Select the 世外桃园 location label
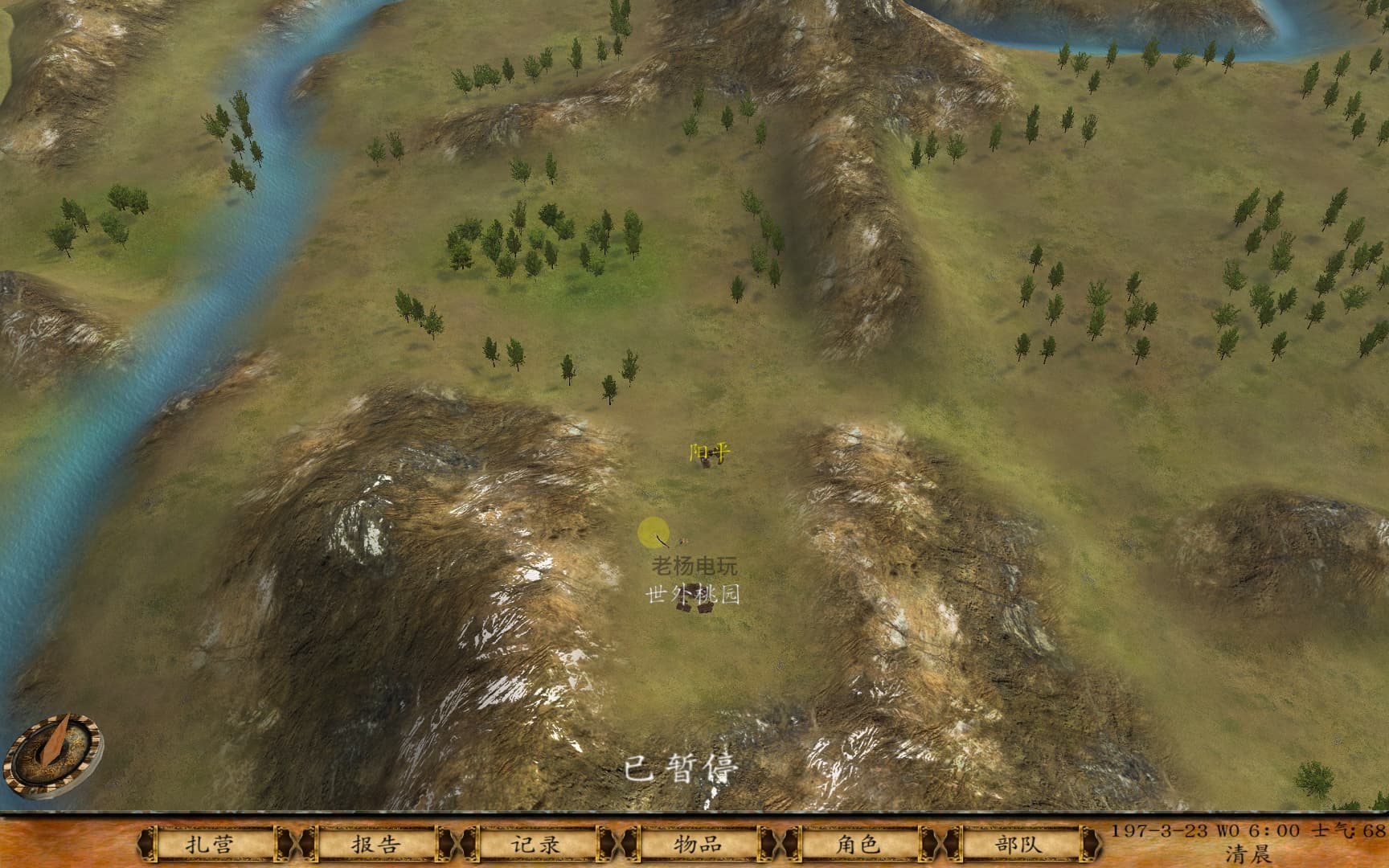The height and width of the screenshot is (868, 1389). pos(693,595)
